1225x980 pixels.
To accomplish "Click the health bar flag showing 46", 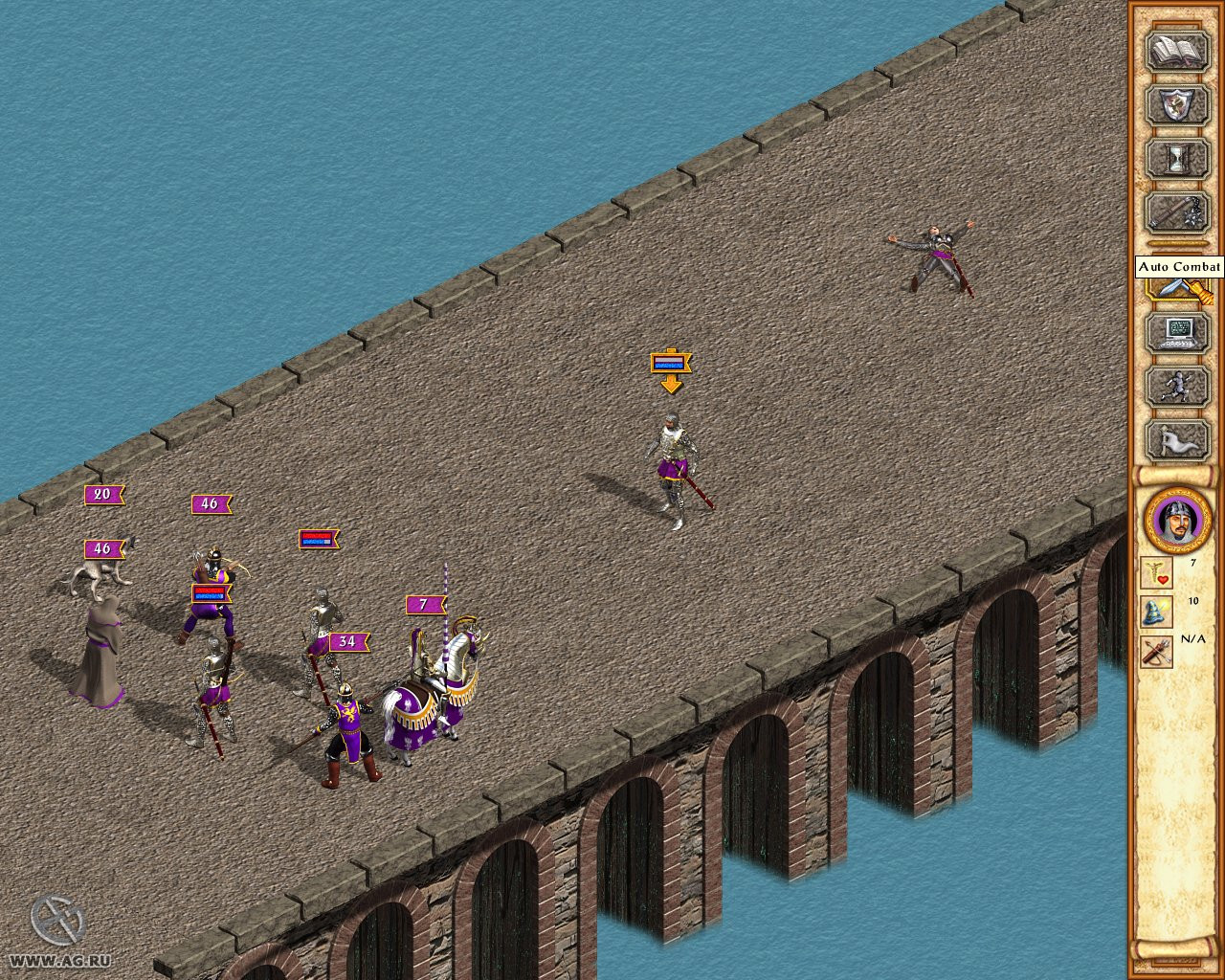I will point(209,503).
